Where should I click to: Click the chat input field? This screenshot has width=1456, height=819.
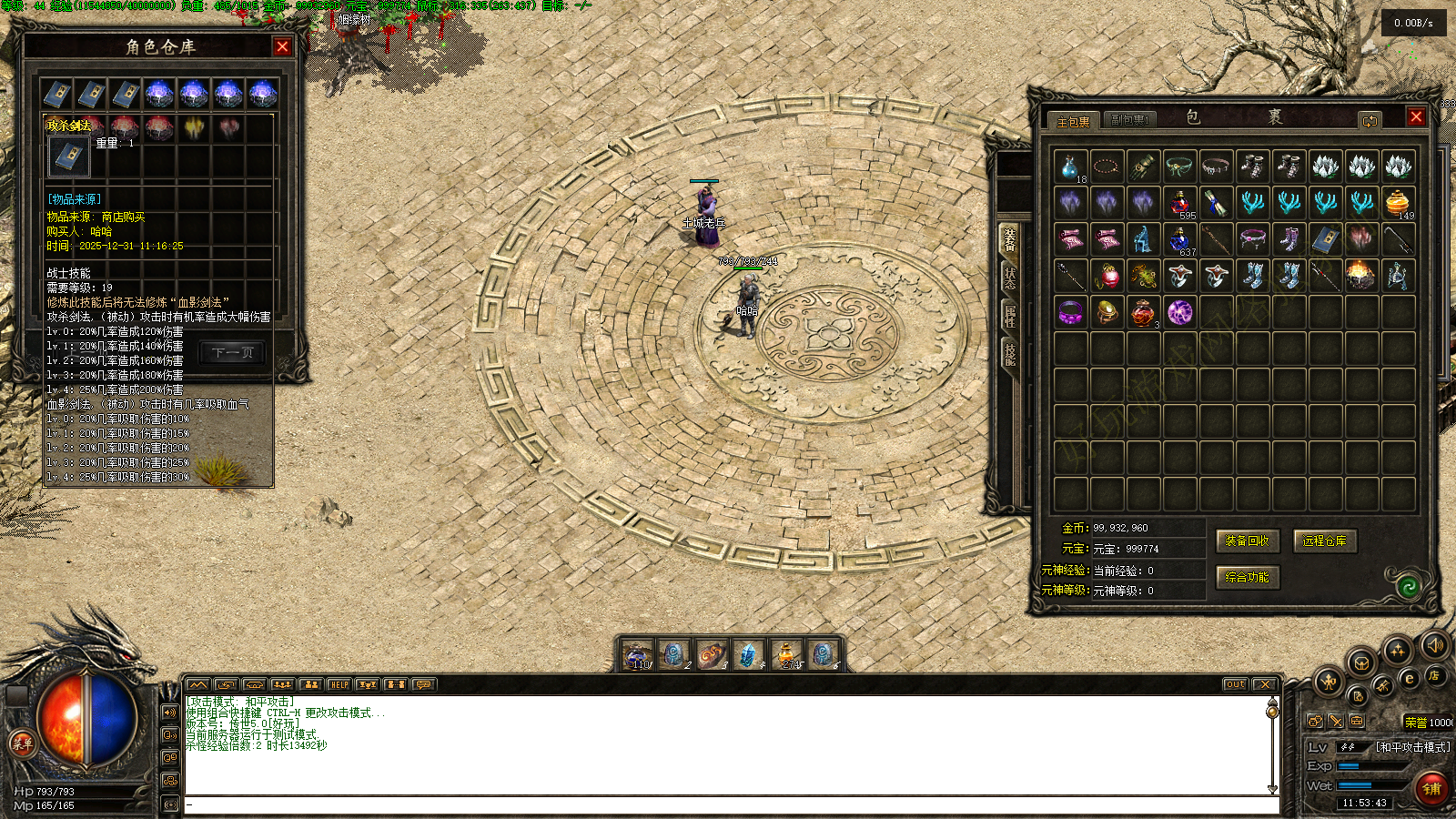(728, 804)
